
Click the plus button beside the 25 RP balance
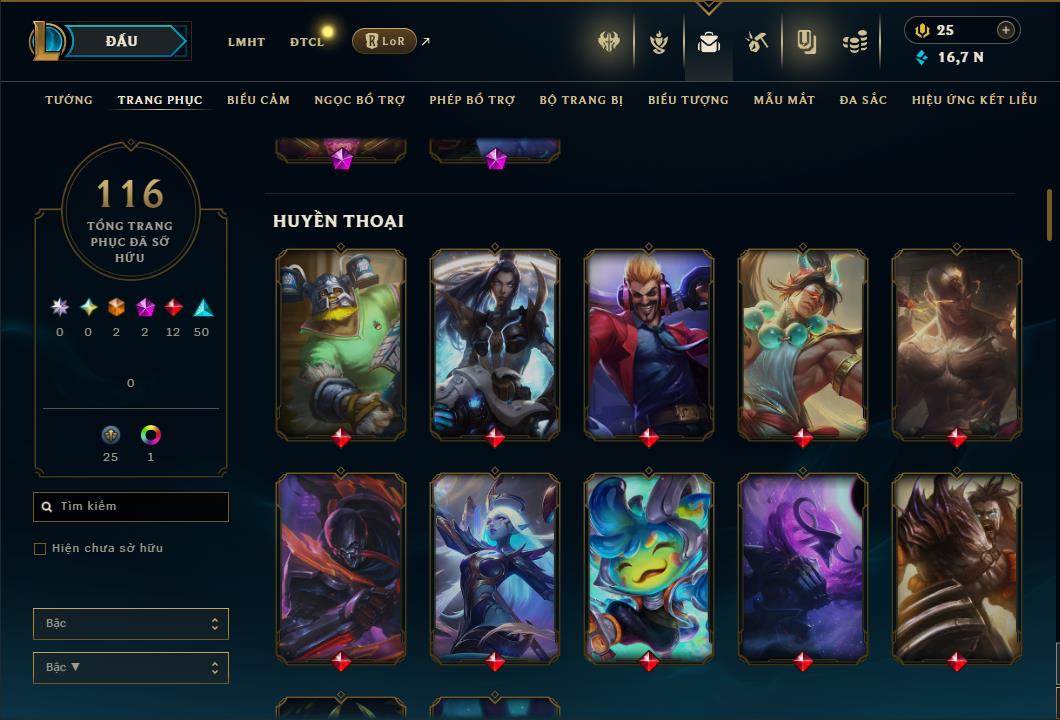1006,30
